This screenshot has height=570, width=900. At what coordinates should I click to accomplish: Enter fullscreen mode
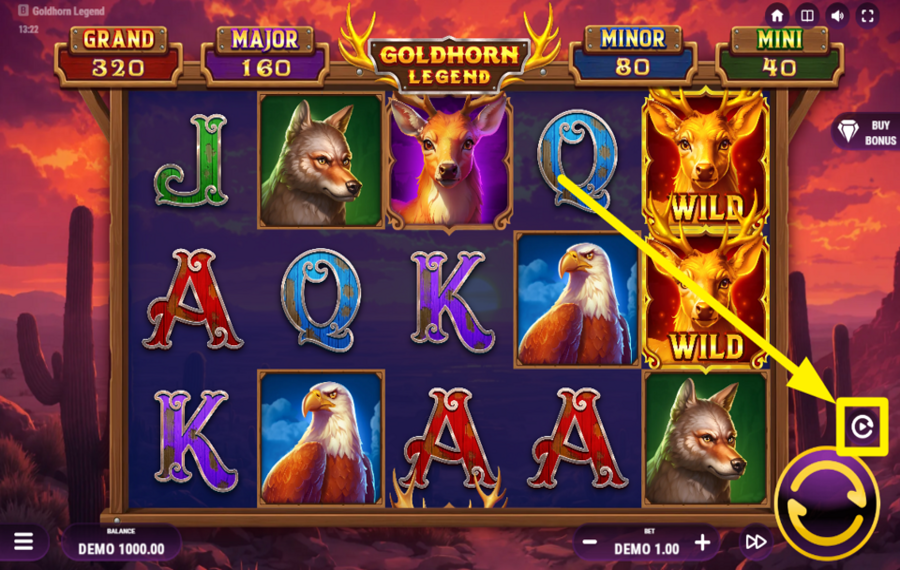pyautogui.click(x=867, y=16)
